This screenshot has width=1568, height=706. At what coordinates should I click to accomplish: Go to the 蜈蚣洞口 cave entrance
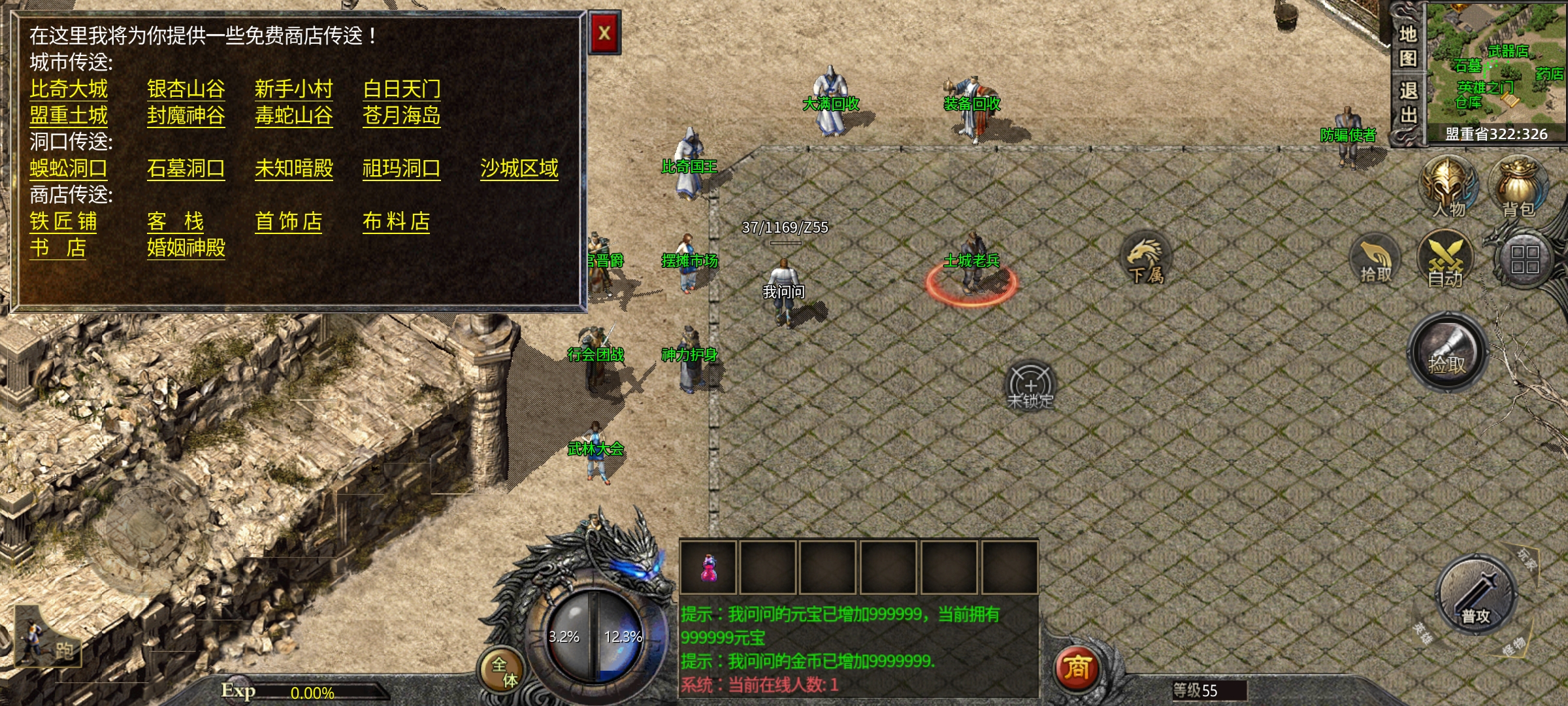[69, 169]
